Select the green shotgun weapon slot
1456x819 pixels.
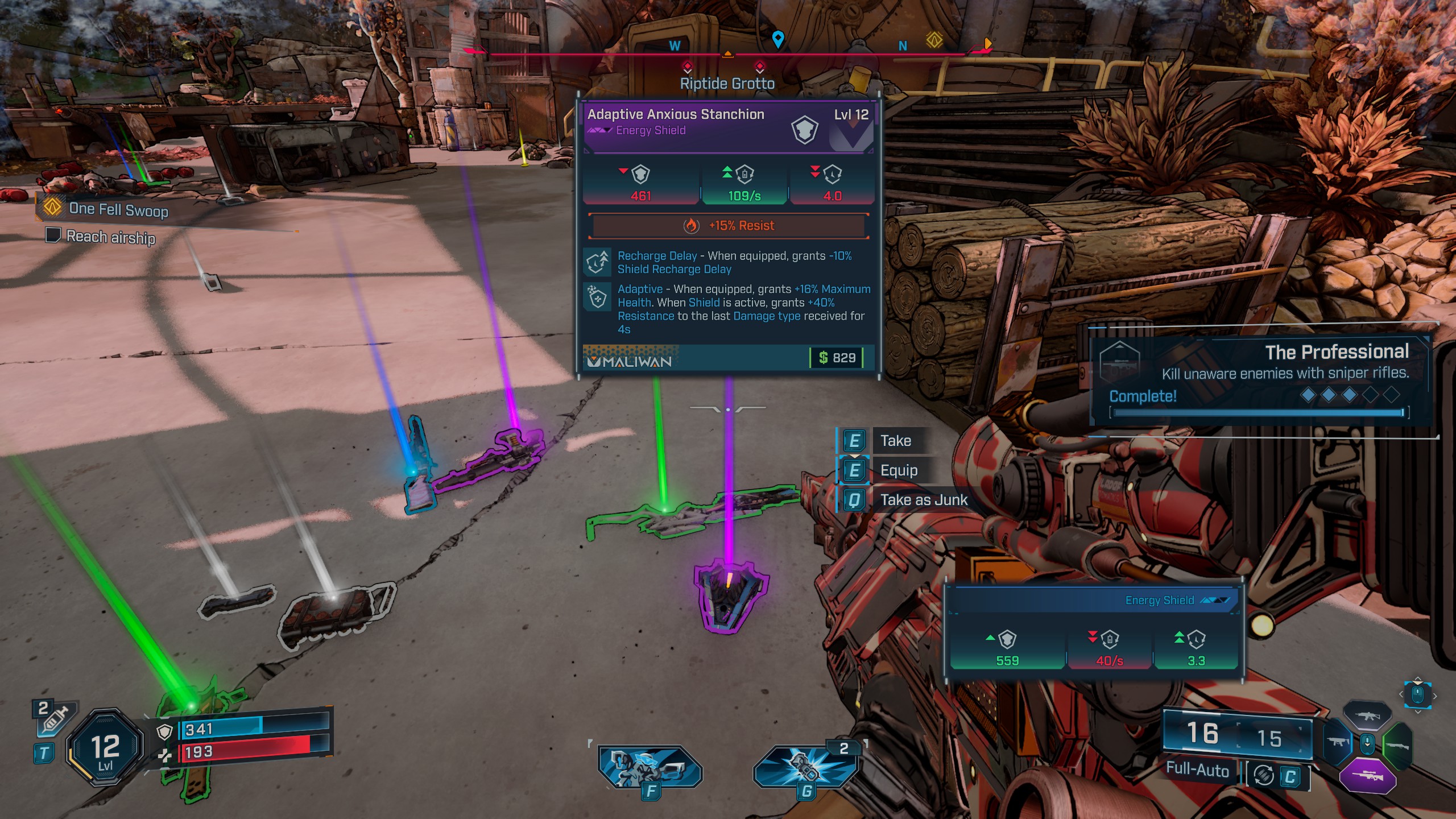pos(1398,744)
